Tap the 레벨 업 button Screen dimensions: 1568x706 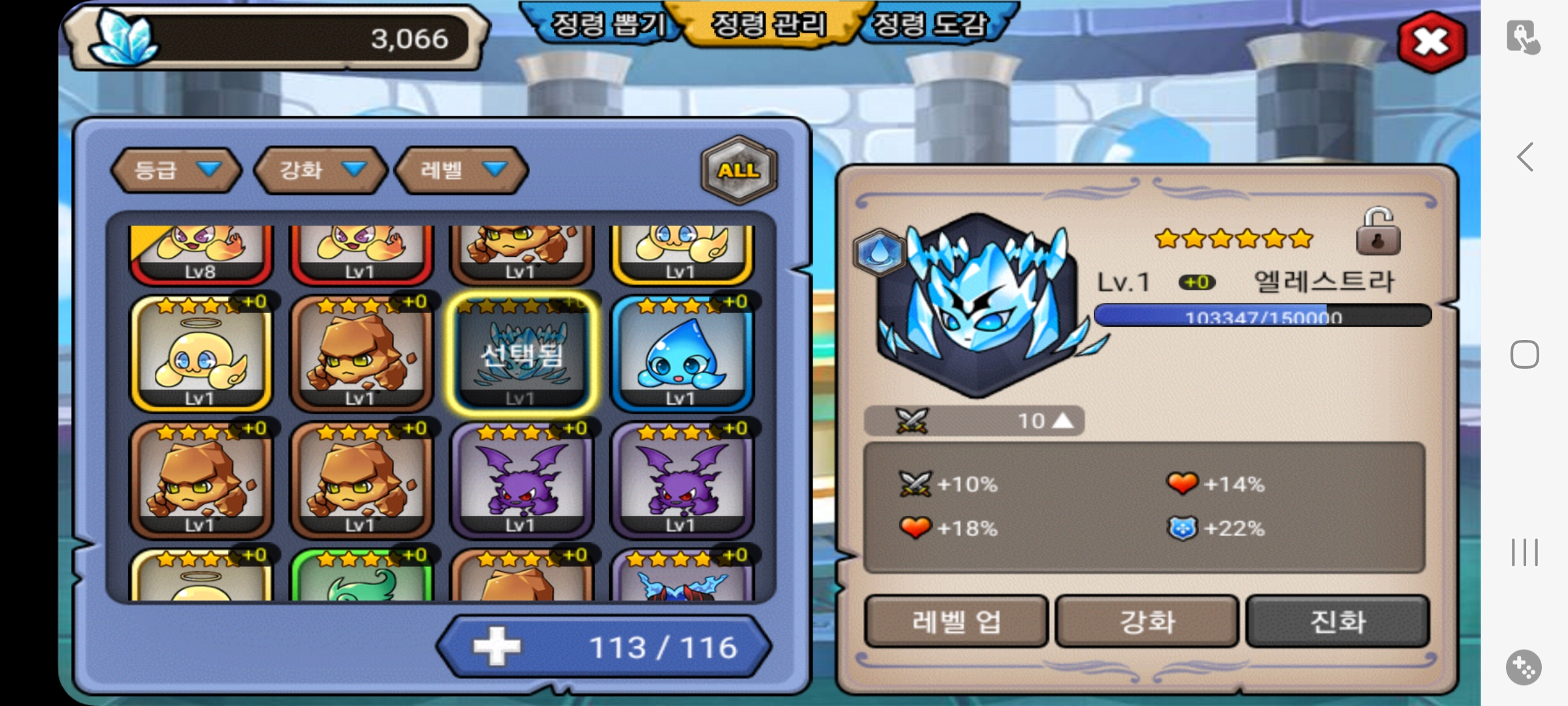pyautogui.click(x=955, y=621)
